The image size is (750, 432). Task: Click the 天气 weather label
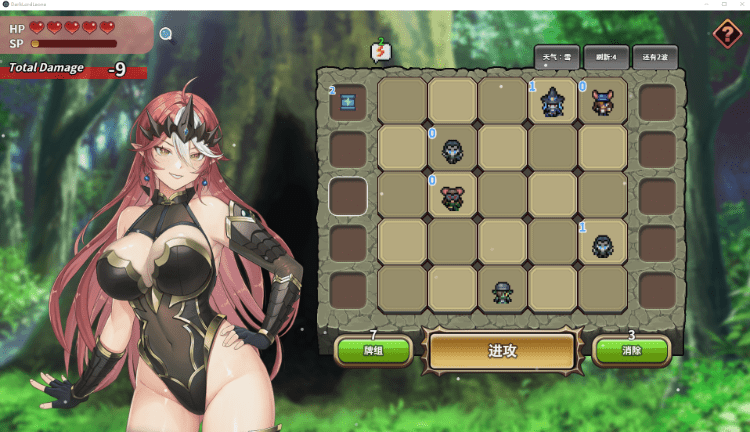point(556,57)
